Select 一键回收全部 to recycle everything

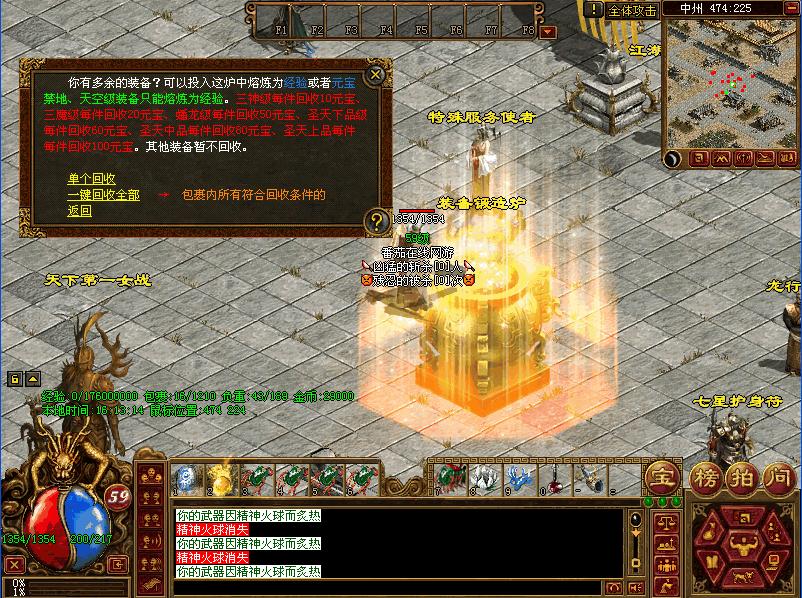tap(103, 195)
